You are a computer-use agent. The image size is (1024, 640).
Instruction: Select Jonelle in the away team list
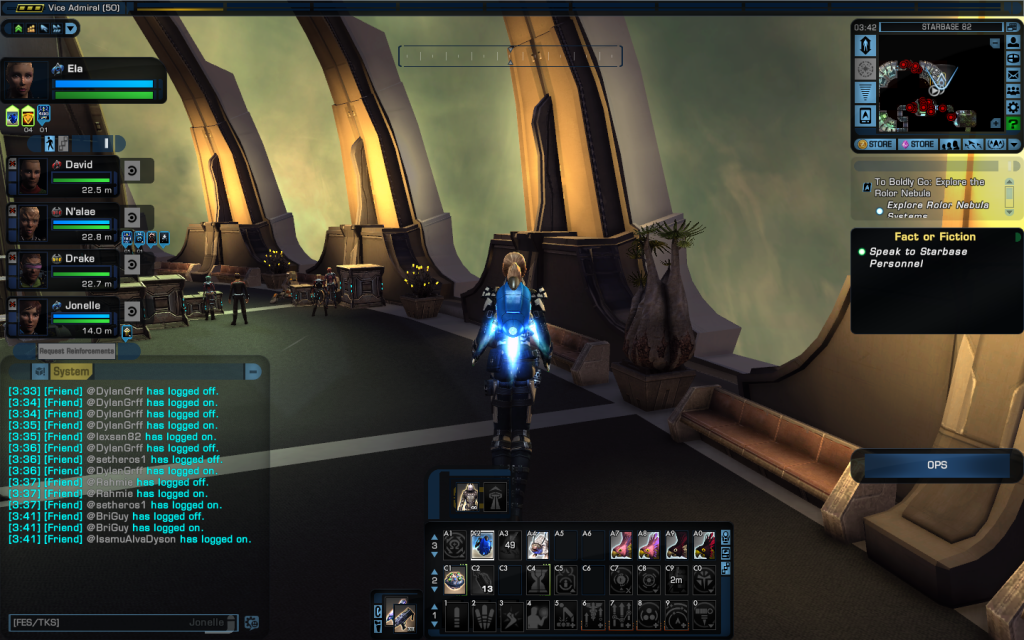pyautogui.click(x=82, y=303)
